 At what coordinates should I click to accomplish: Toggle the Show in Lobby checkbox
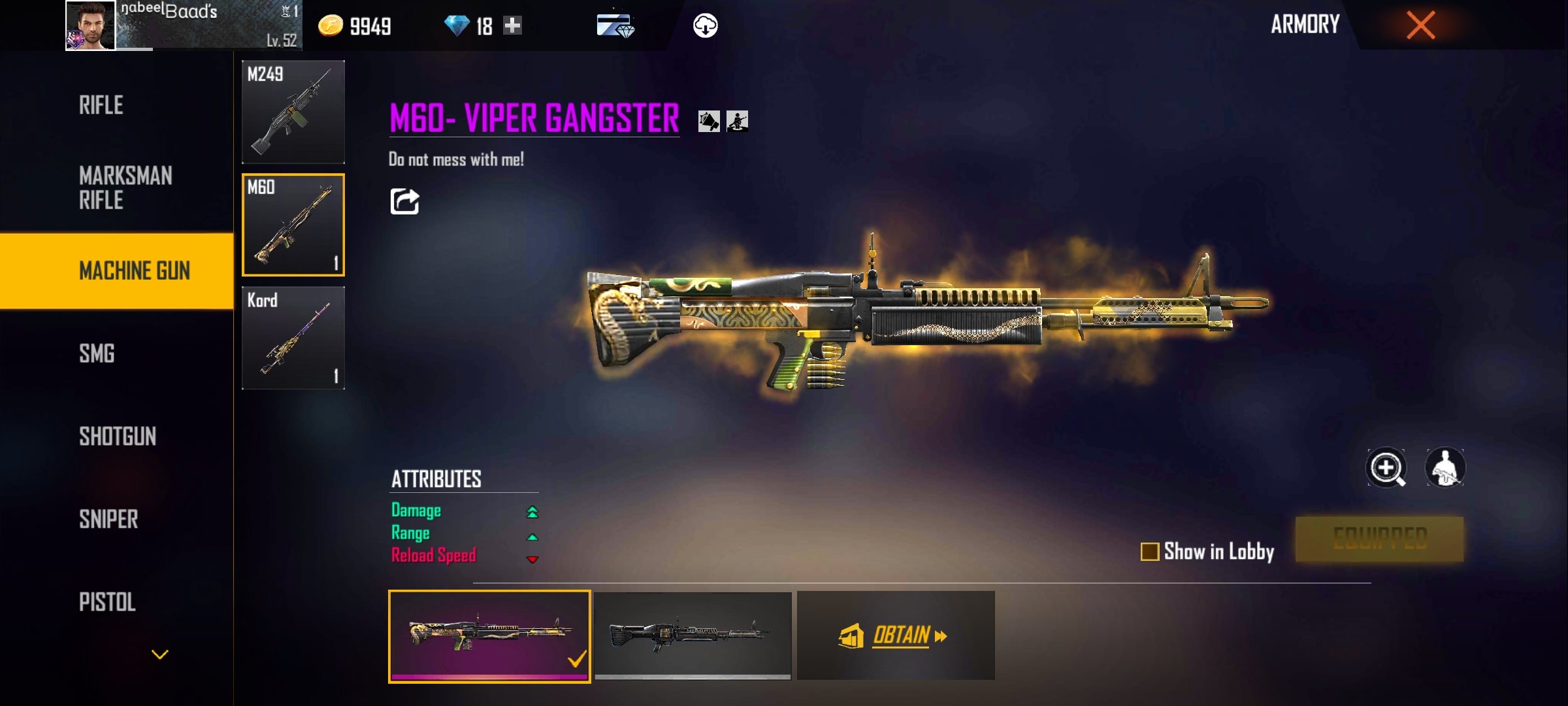pyautogui.click(x=1150, y=552)
